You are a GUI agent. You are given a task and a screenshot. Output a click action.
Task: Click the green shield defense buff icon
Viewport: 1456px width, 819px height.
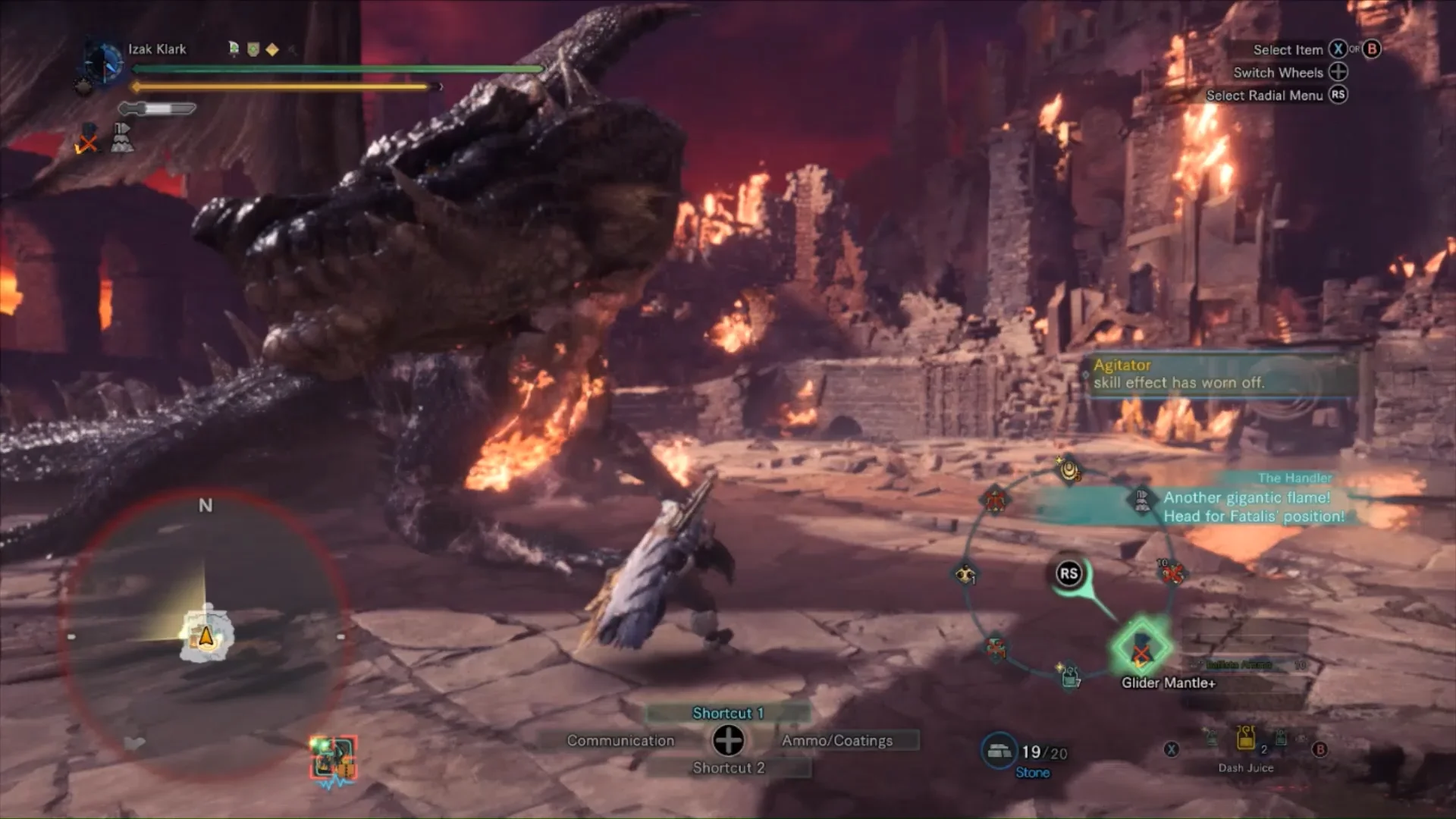253,49
